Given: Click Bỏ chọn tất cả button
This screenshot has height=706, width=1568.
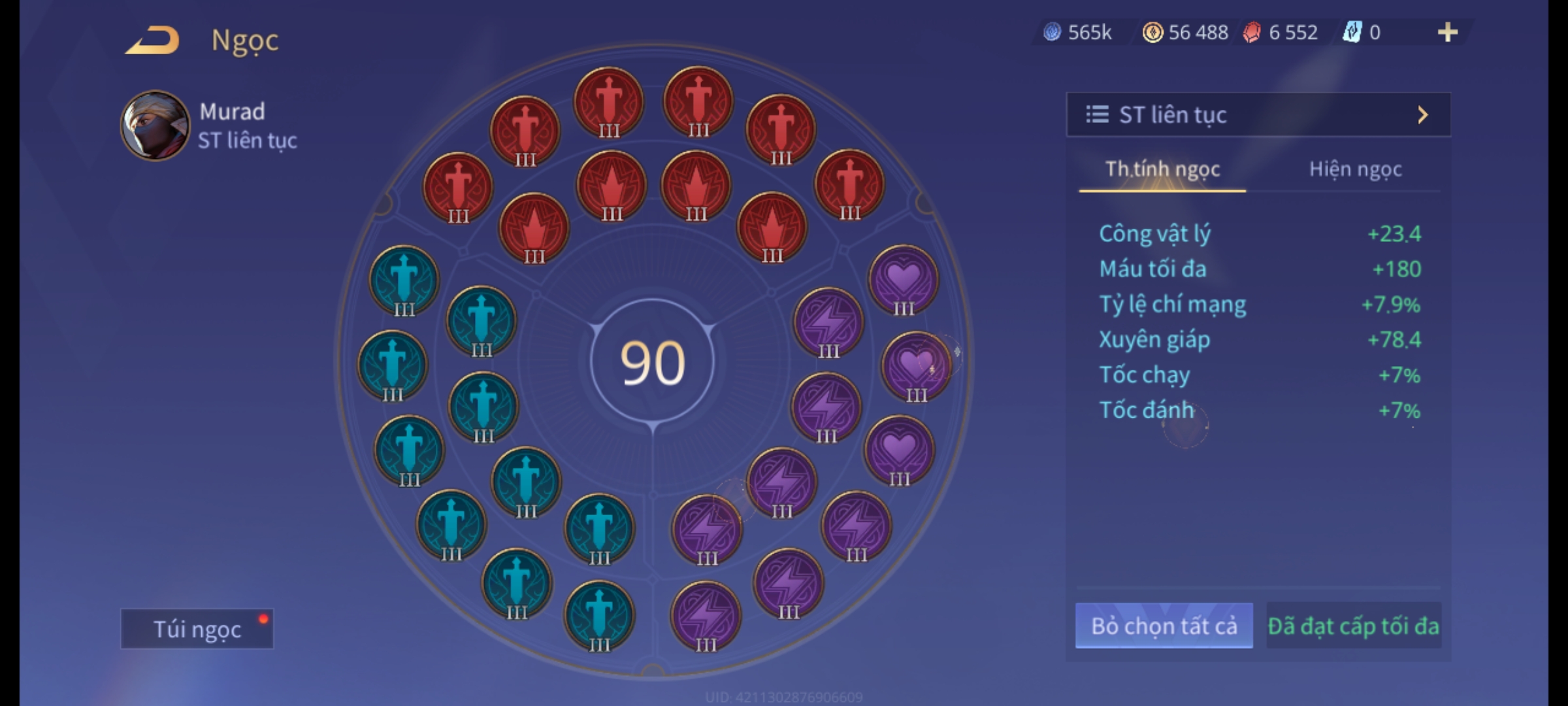Looking at the screenshot, I should (x=1164, y=626).
